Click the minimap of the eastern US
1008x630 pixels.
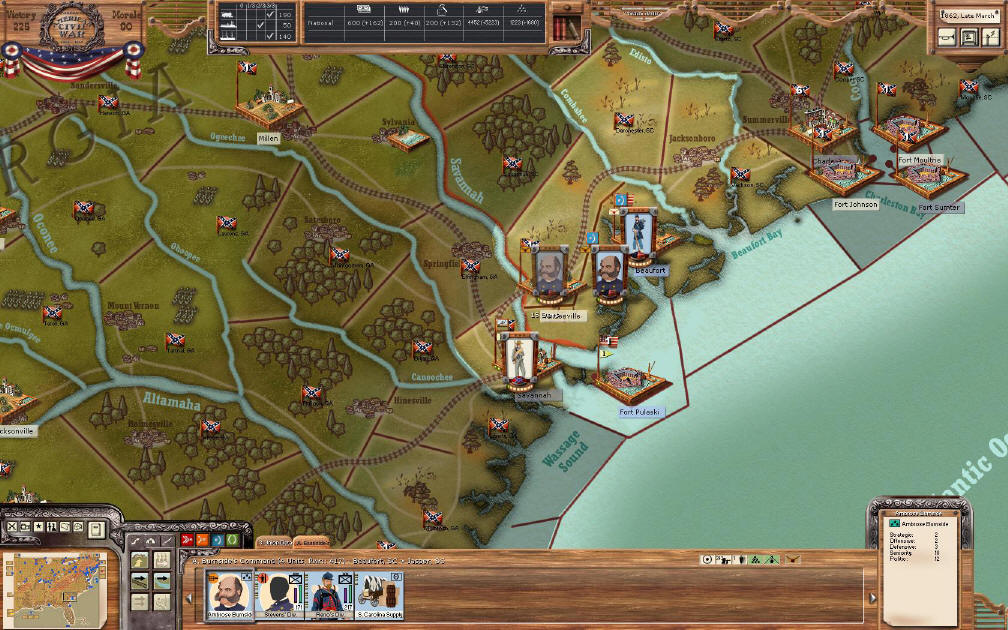(x=59, y=584)
